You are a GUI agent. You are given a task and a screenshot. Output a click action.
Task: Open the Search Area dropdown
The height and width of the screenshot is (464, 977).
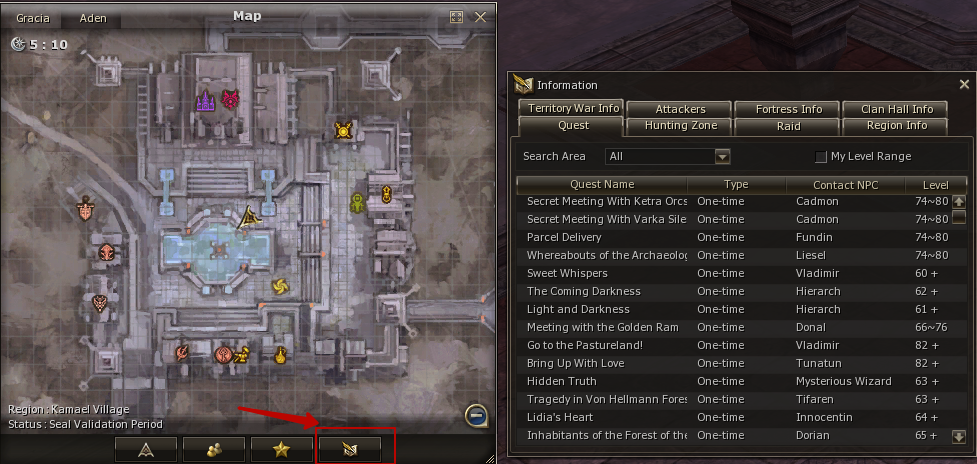point(722,156)
